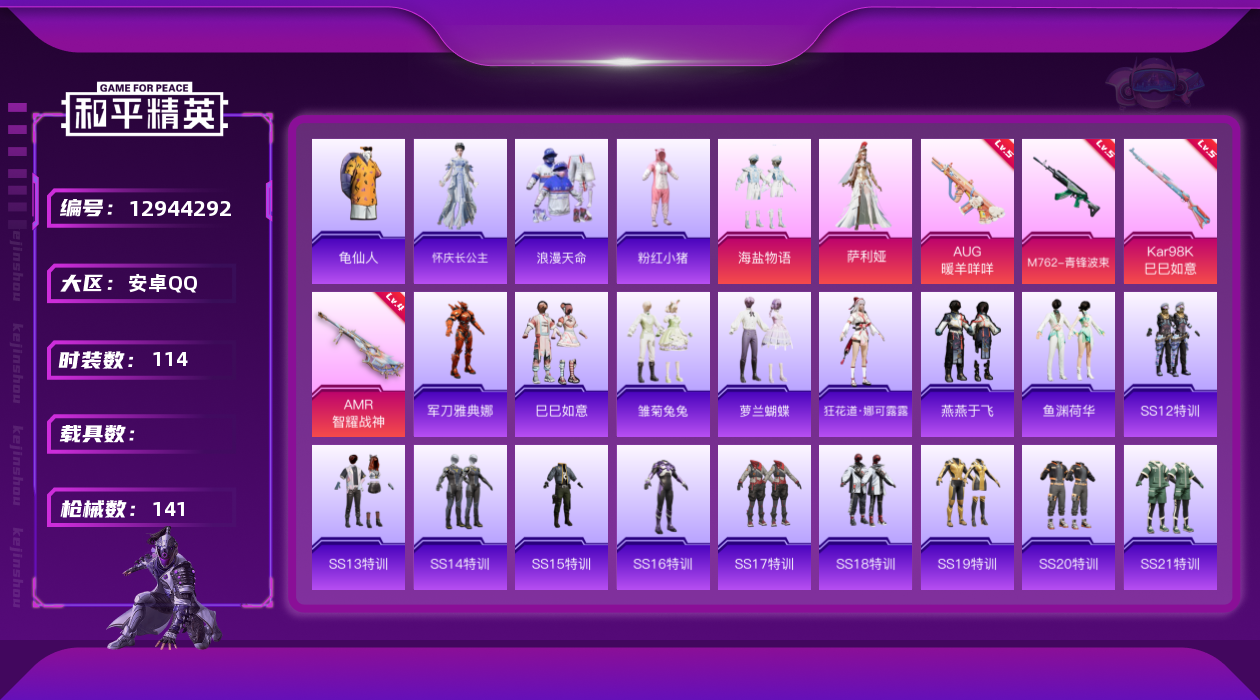Select the 龟仙人 outfit tile
The width and height of the screenshot is (1260, 700).
point(358,210)
